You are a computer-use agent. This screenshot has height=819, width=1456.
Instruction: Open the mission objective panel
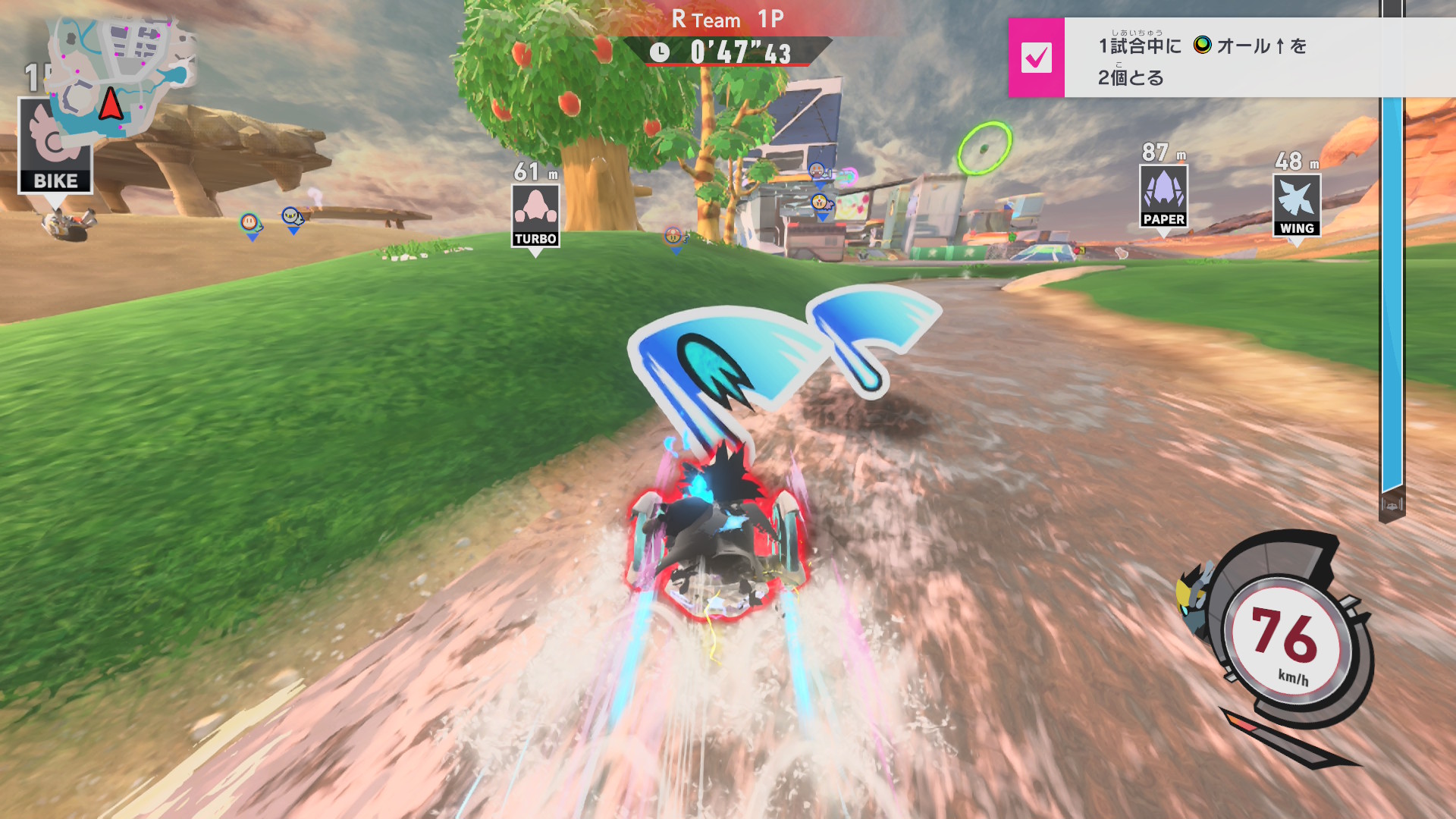(x=1244, y=59)
